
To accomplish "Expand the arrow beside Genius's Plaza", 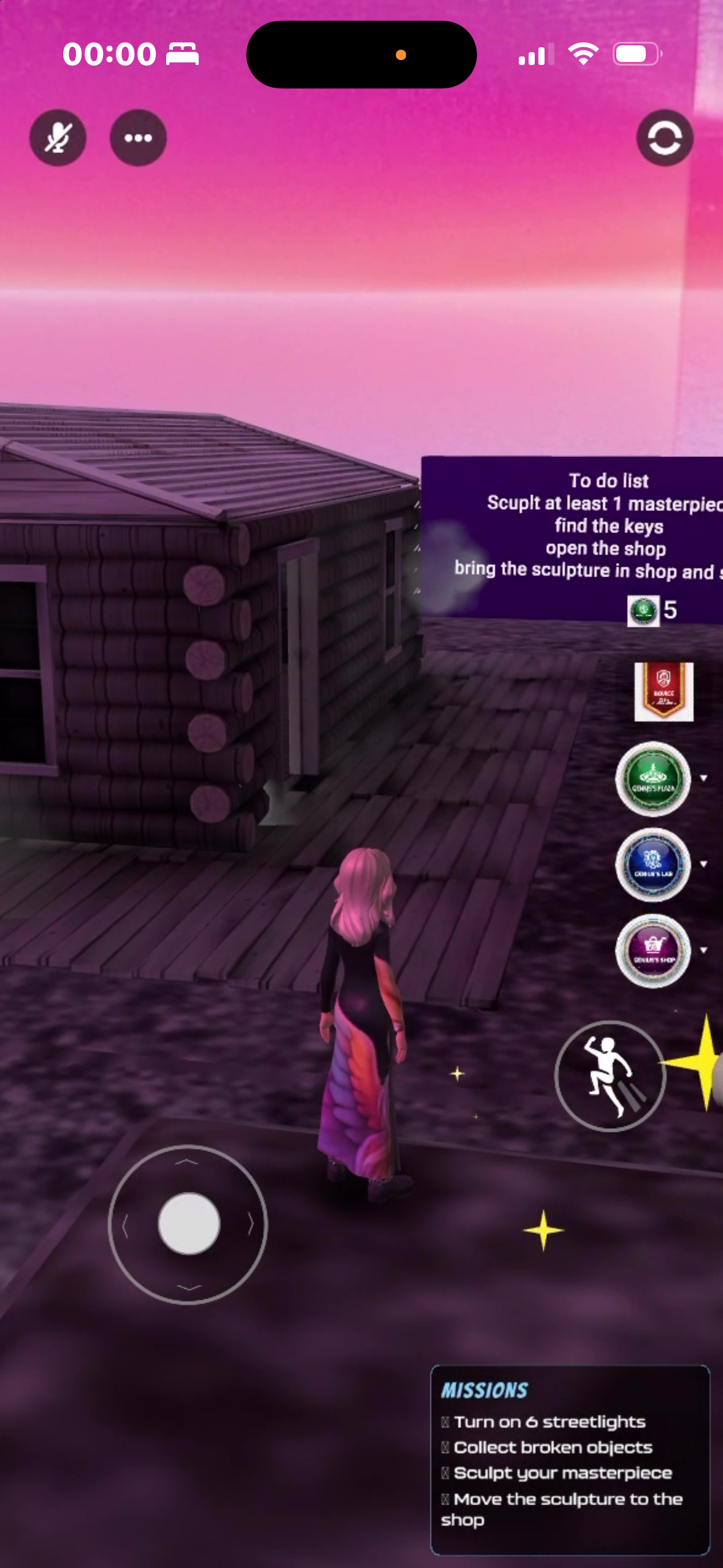I will pyautogui.click(x=704, y=778).
